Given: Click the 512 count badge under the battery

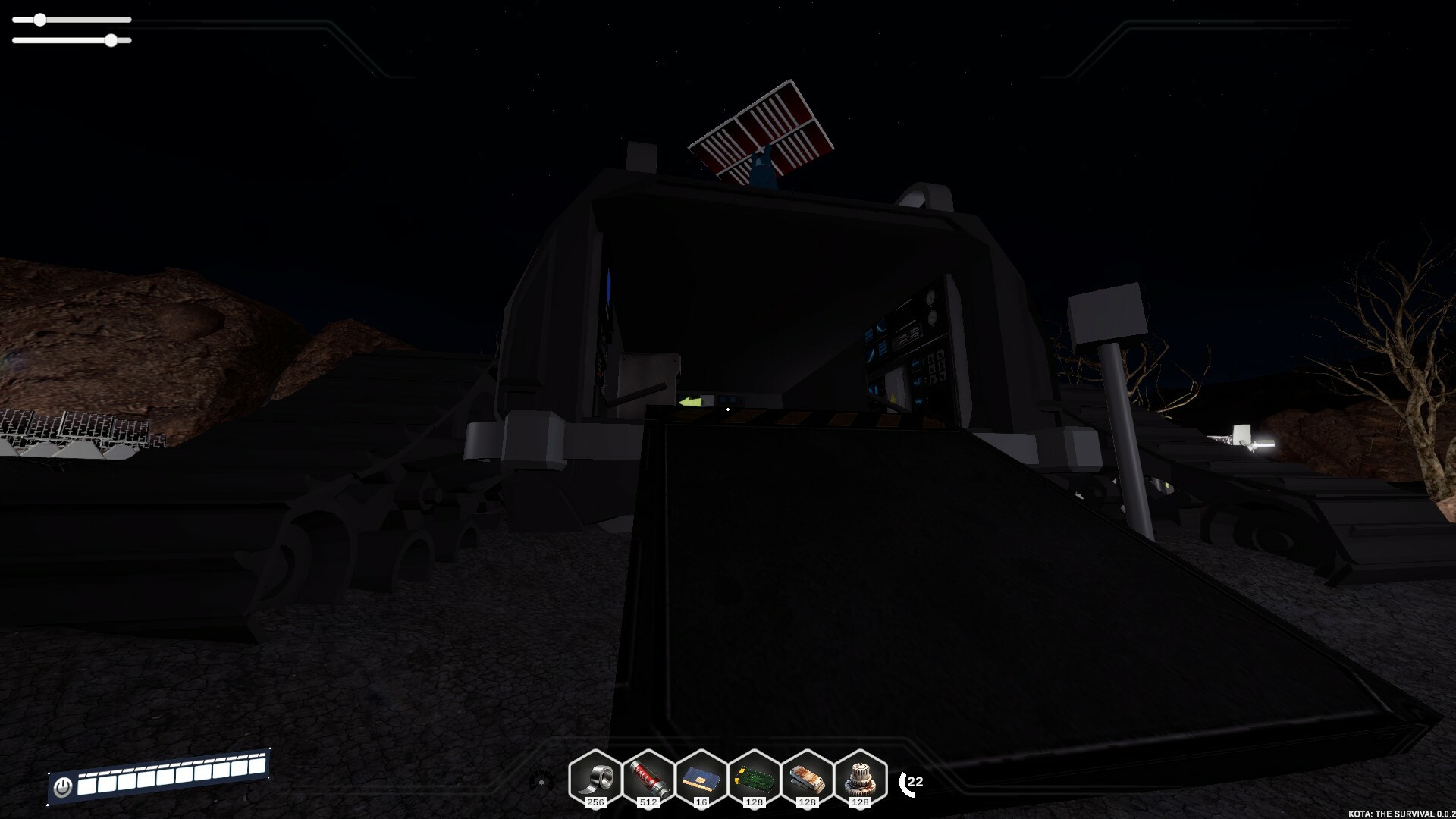Looking at the screenshot, I should pos(650,802).
